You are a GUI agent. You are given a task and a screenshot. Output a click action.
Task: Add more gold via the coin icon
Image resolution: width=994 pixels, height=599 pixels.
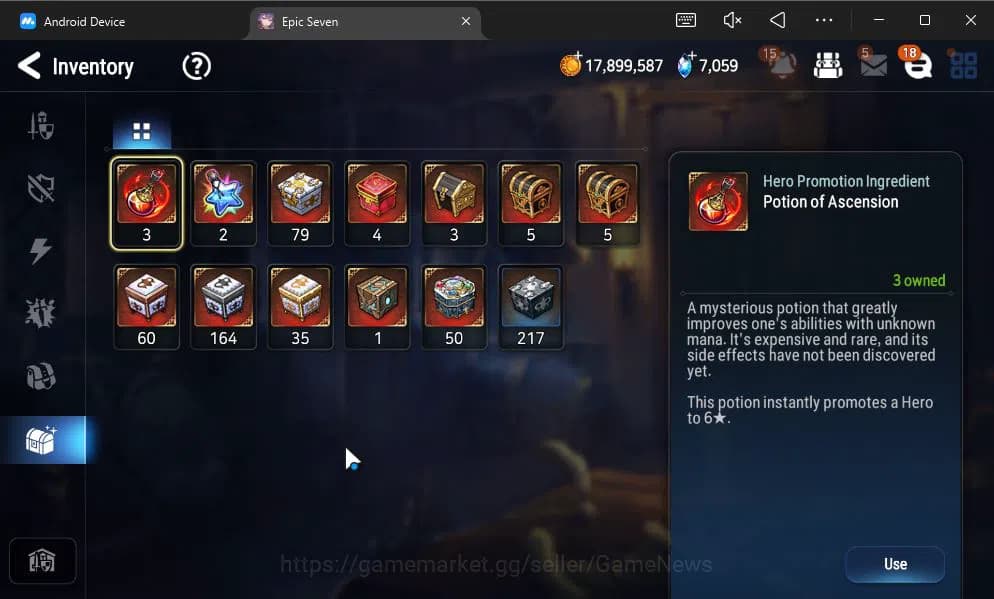coord(570,66)
